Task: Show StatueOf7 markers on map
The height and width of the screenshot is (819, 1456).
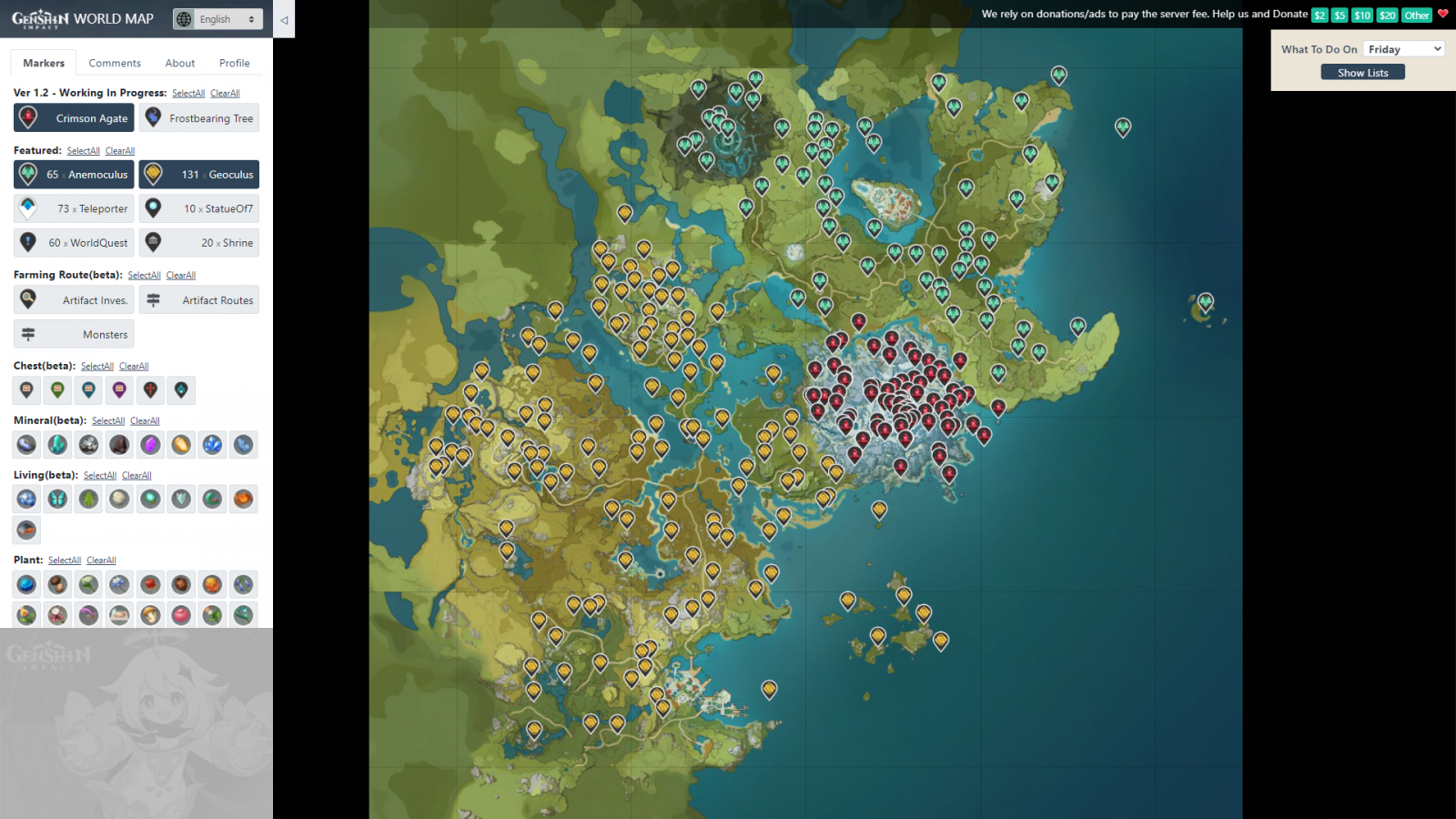Action: click(x=199, y=208)
